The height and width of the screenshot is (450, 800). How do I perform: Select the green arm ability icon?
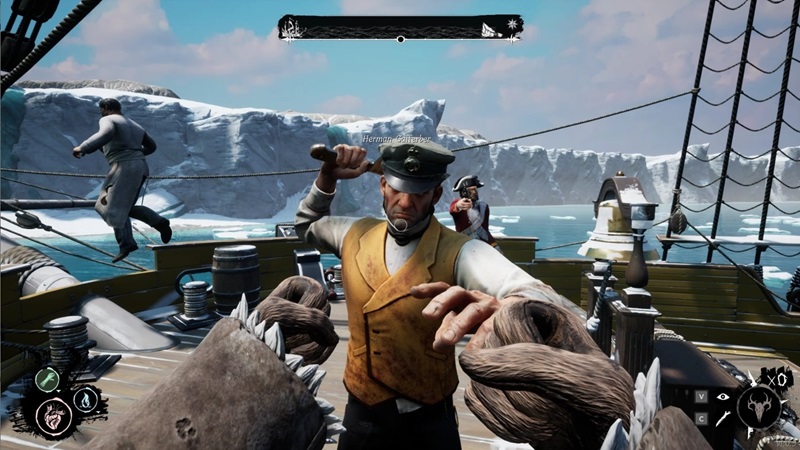point(47,380)
